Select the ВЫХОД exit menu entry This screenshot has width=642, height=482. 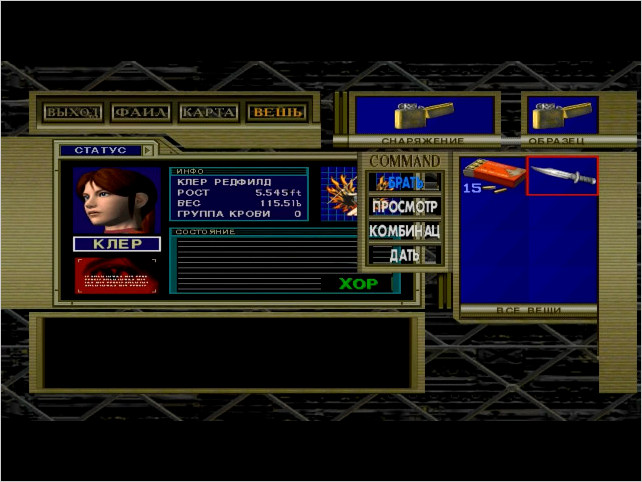(73, 112)
